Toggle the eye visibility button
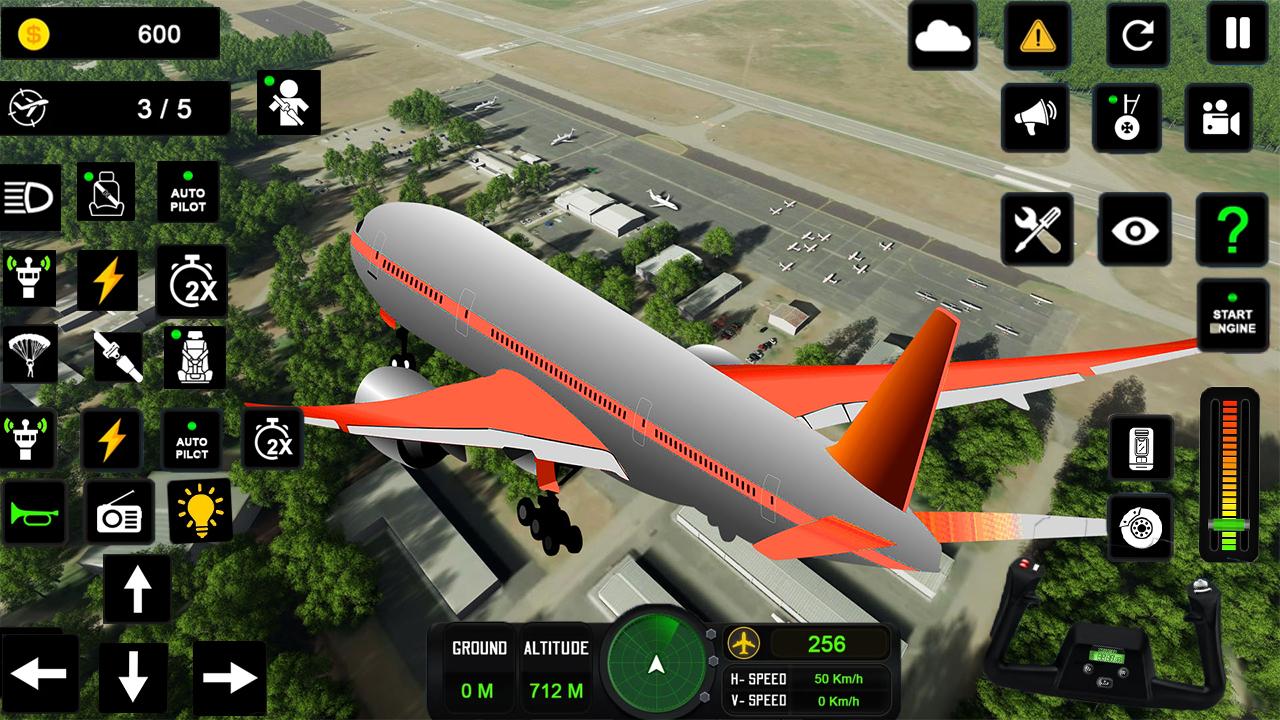The image size is (1280, 720). (1135, 229)
